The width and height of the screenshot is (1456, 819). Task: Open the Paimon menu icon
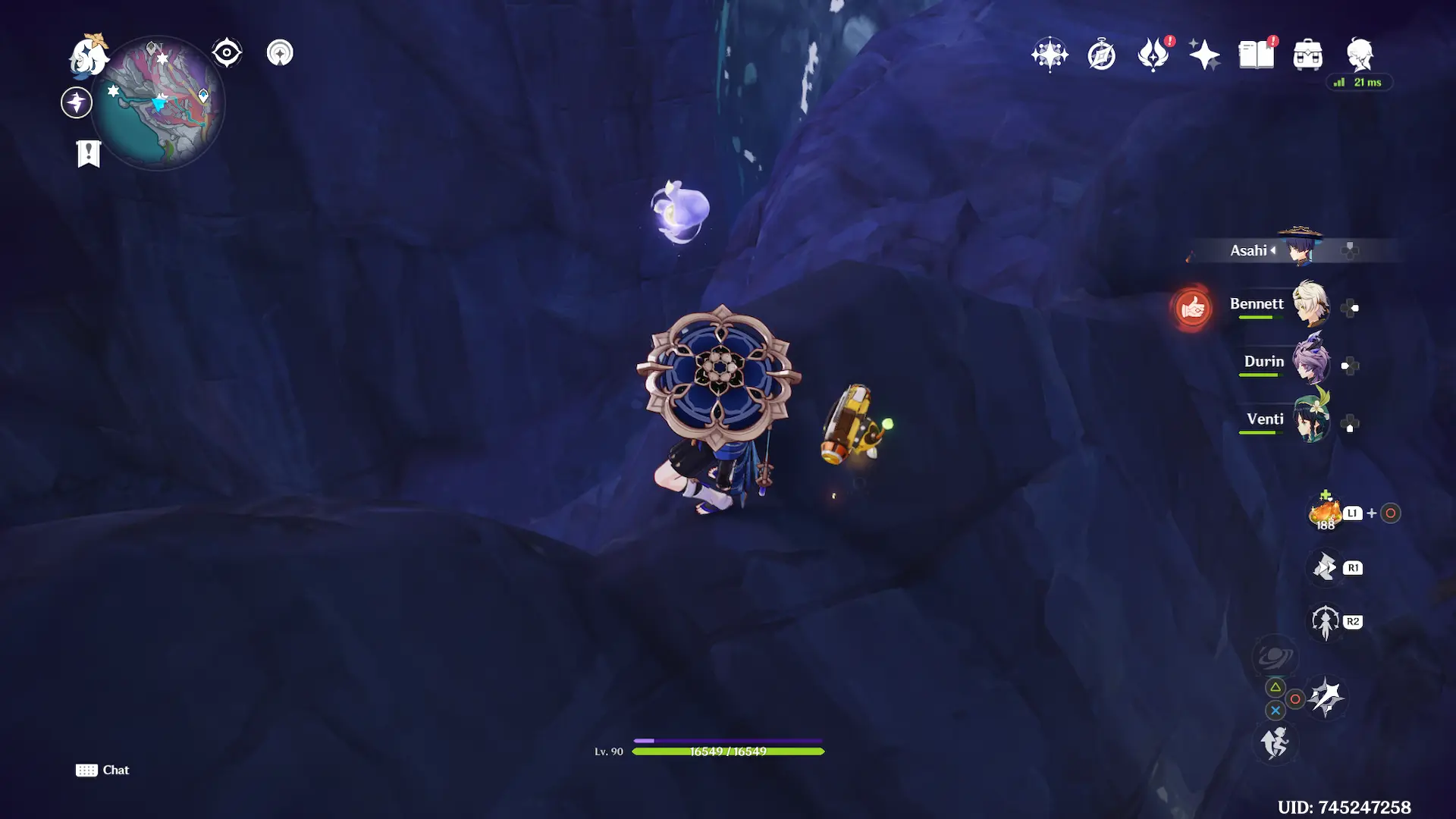(x=88, y=55)
